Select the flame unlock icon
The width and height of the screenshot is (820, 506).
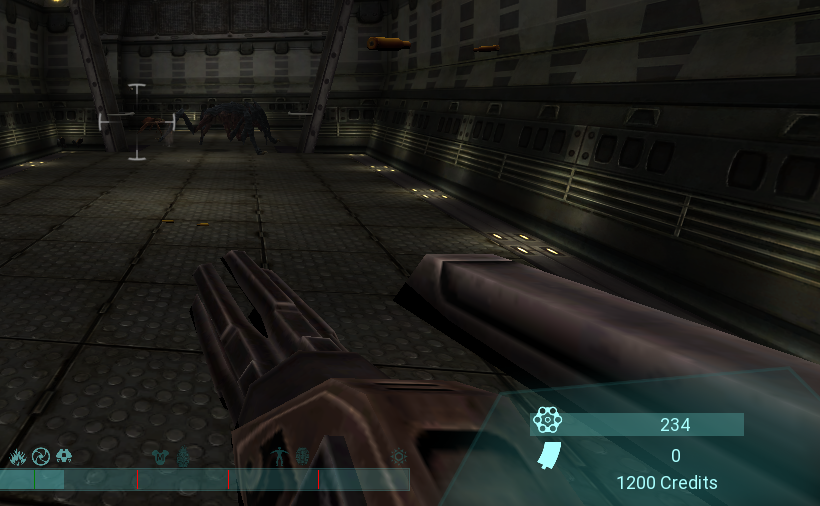click(17, 457)
